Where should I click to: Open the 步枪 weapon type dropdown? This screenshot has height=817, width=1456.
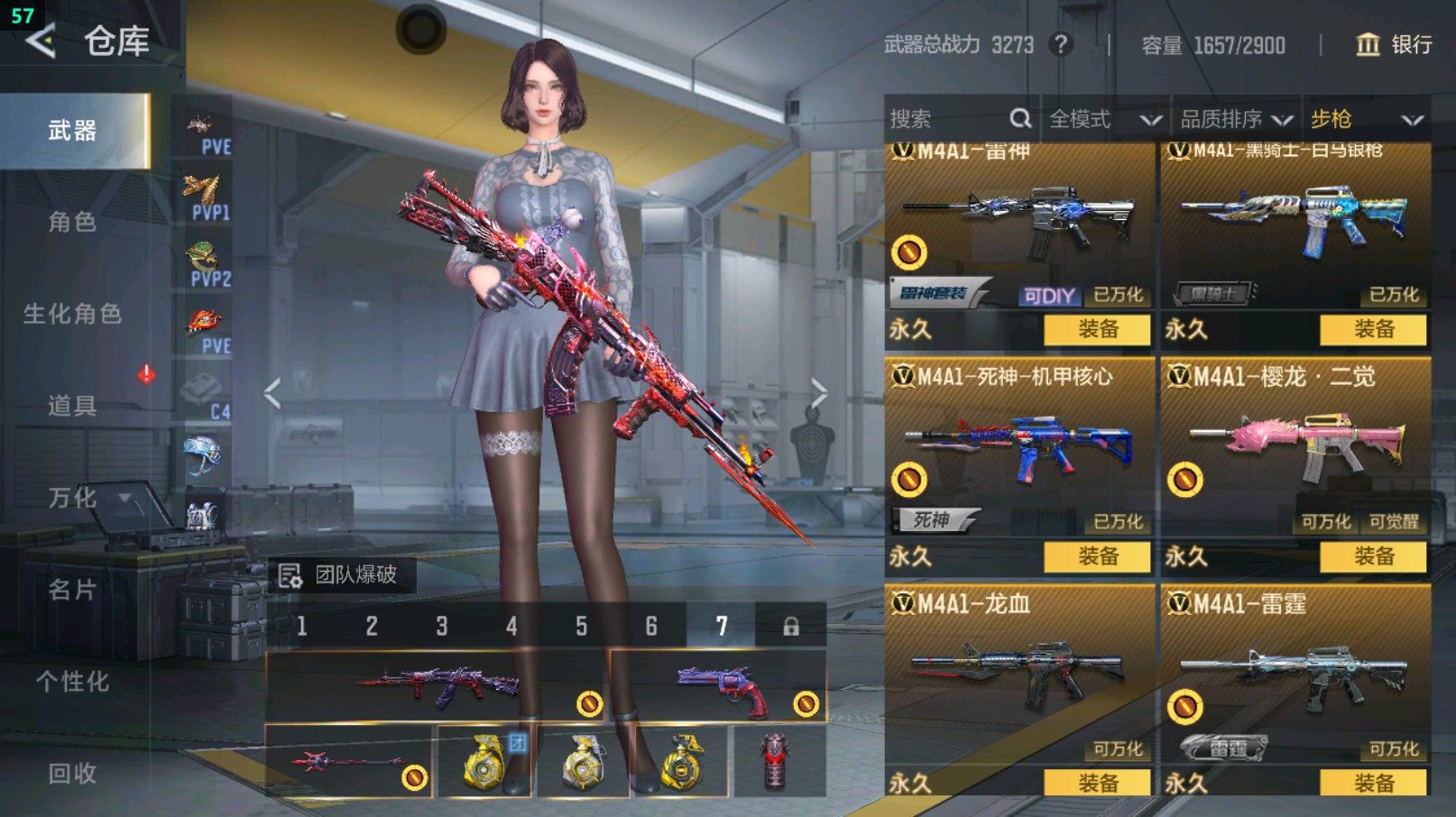pyautogui.click(x=1366, y=119)
